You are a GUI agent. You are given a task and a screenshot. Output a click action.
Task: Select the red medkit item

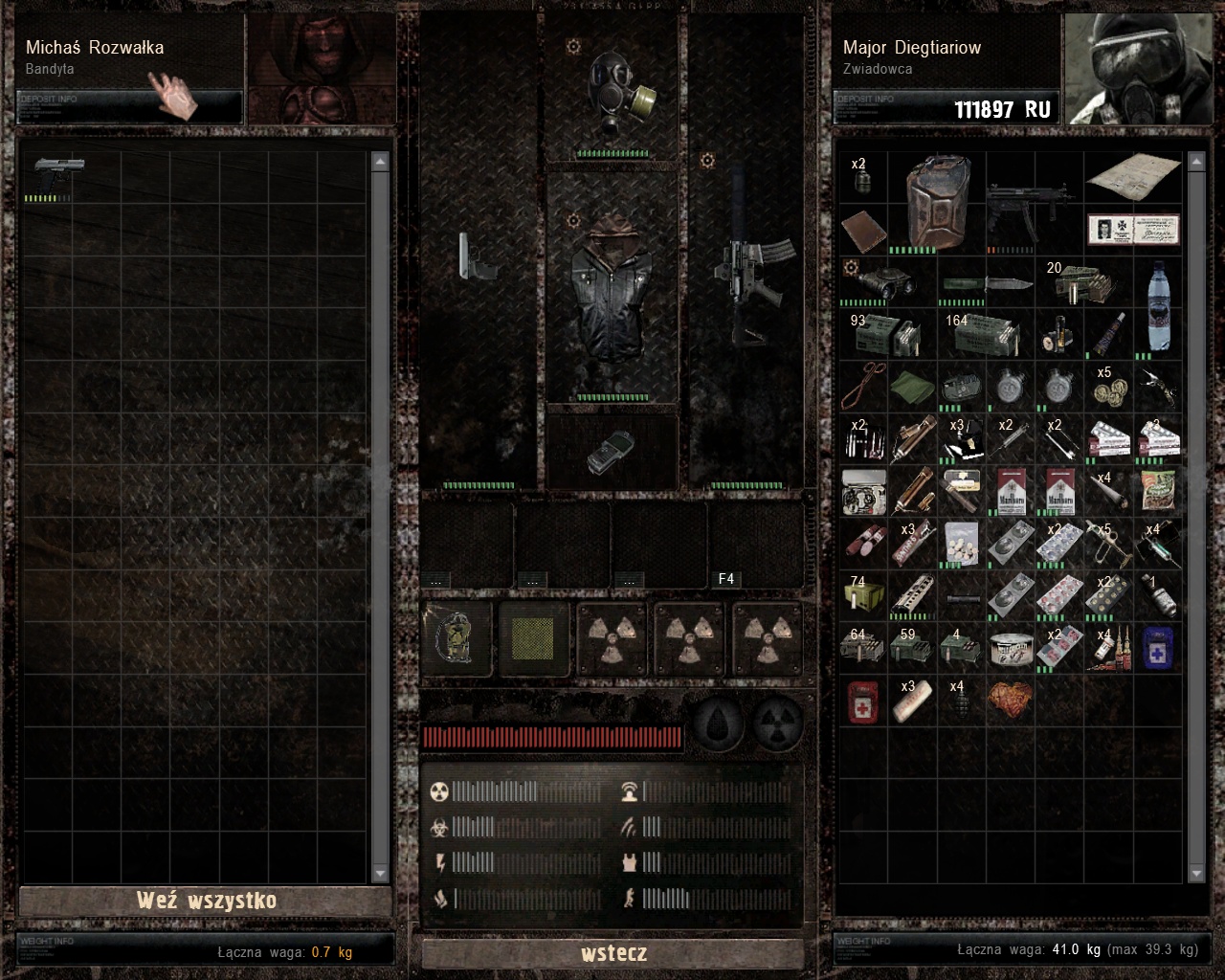pos(863,701)
